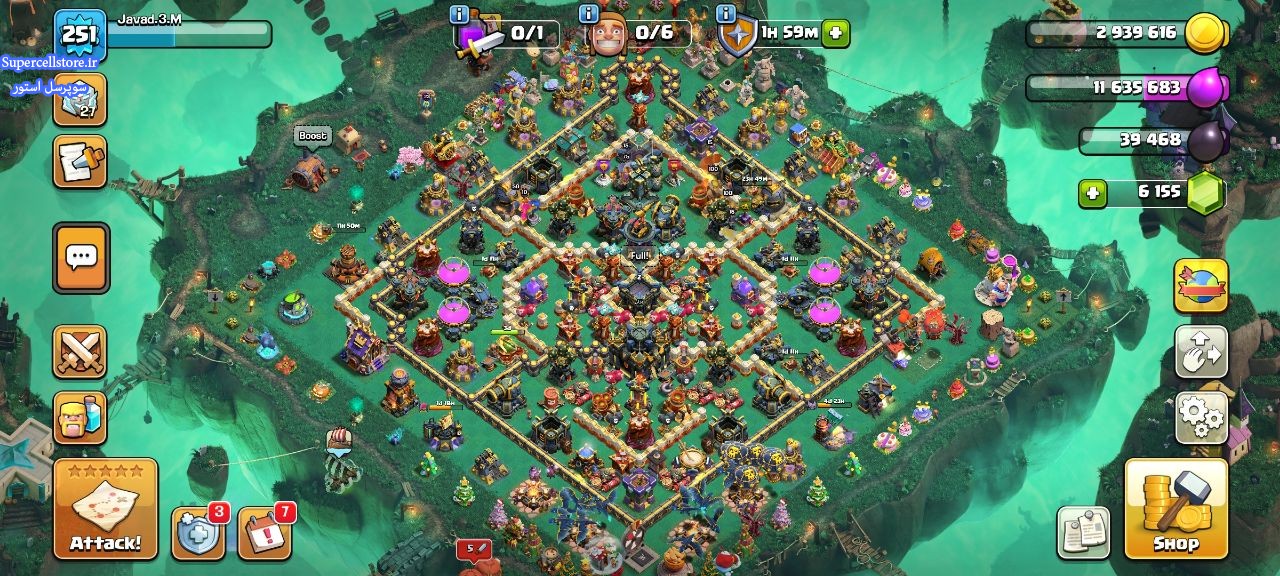Open the Shop
The image size is (1280, 576).
pos(1176,509)
